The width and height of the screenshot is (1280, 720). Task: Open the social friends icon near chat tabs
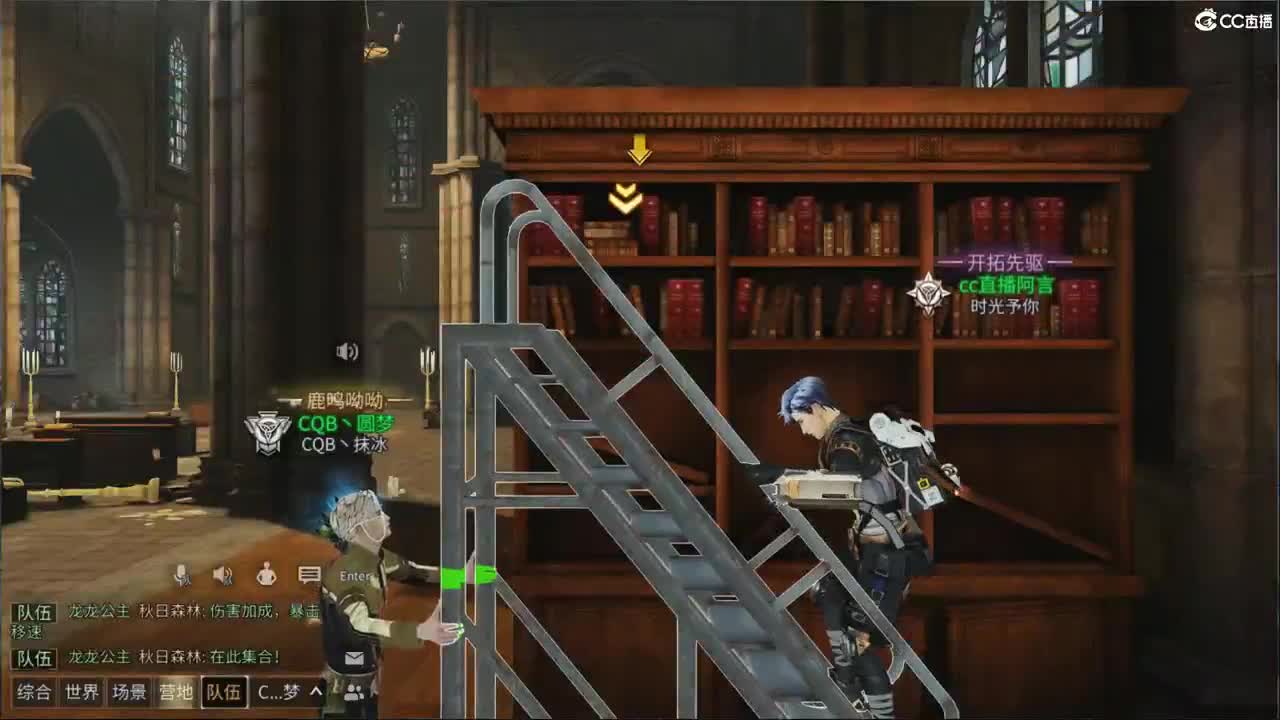click(354, 691)
